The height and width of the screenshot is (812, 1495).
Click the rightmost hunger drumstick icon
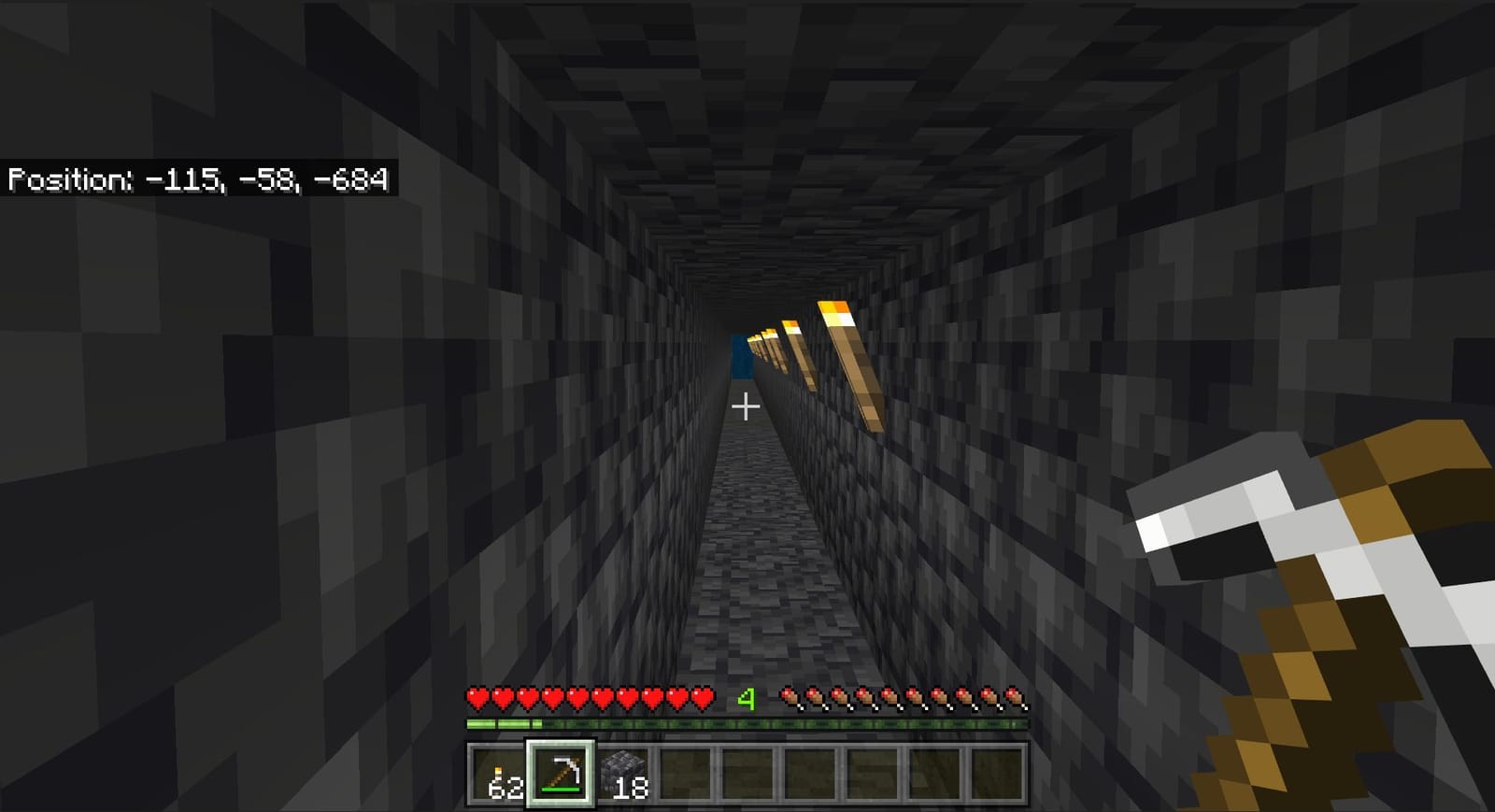tap(1014, 696)
